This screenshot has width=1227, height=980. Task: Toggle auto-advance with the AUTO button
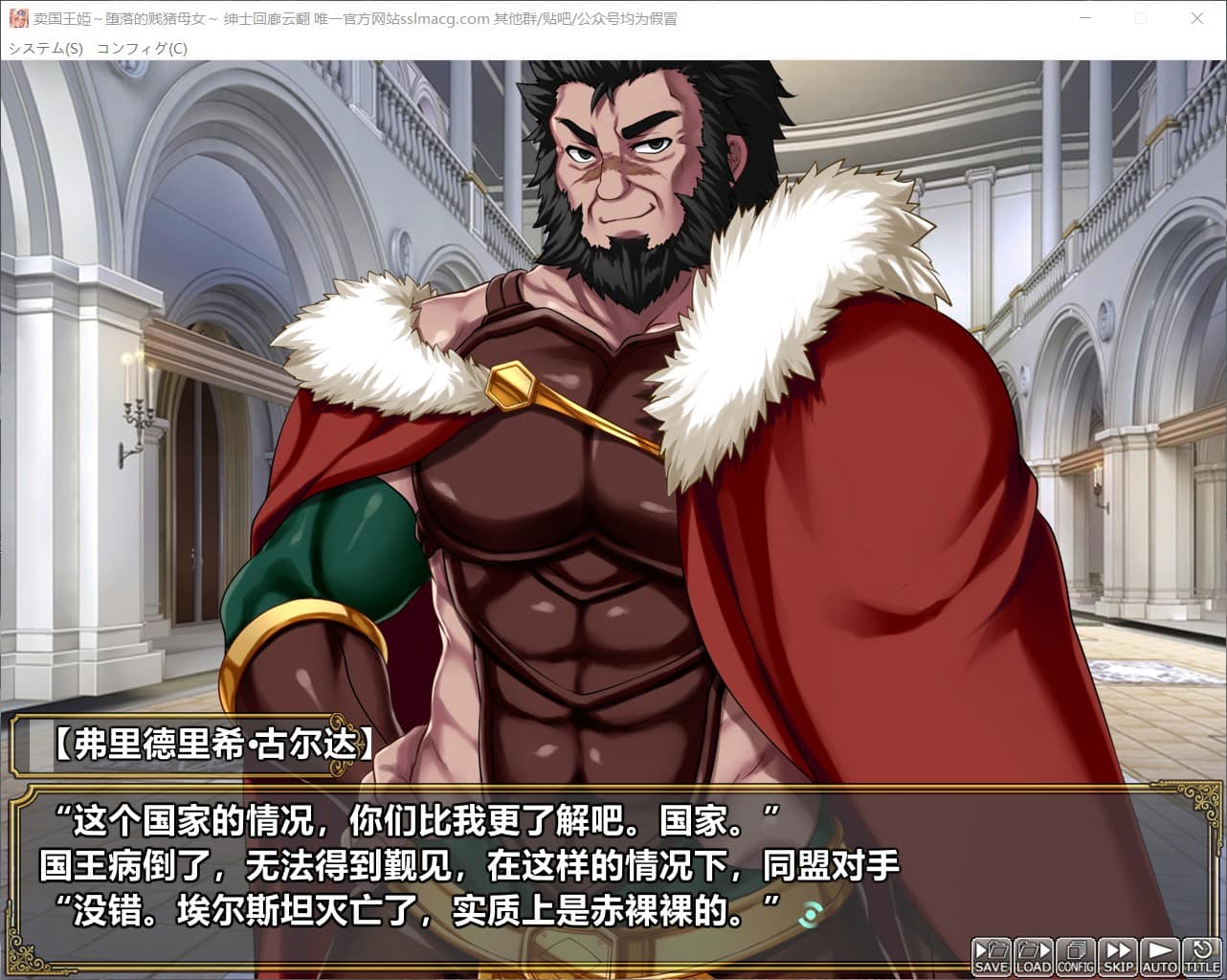(1160, 954)
